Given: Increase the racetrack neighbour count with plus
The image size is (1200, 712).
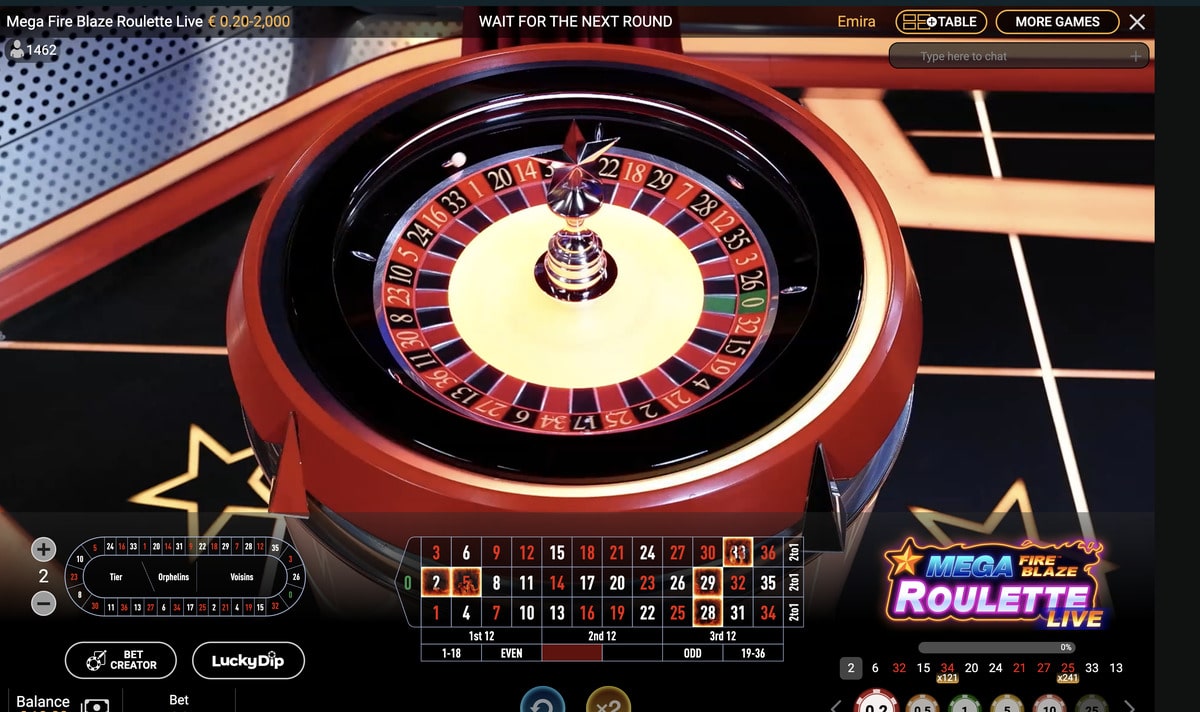Looking at the screenshot, I should [x=43, y=549].
